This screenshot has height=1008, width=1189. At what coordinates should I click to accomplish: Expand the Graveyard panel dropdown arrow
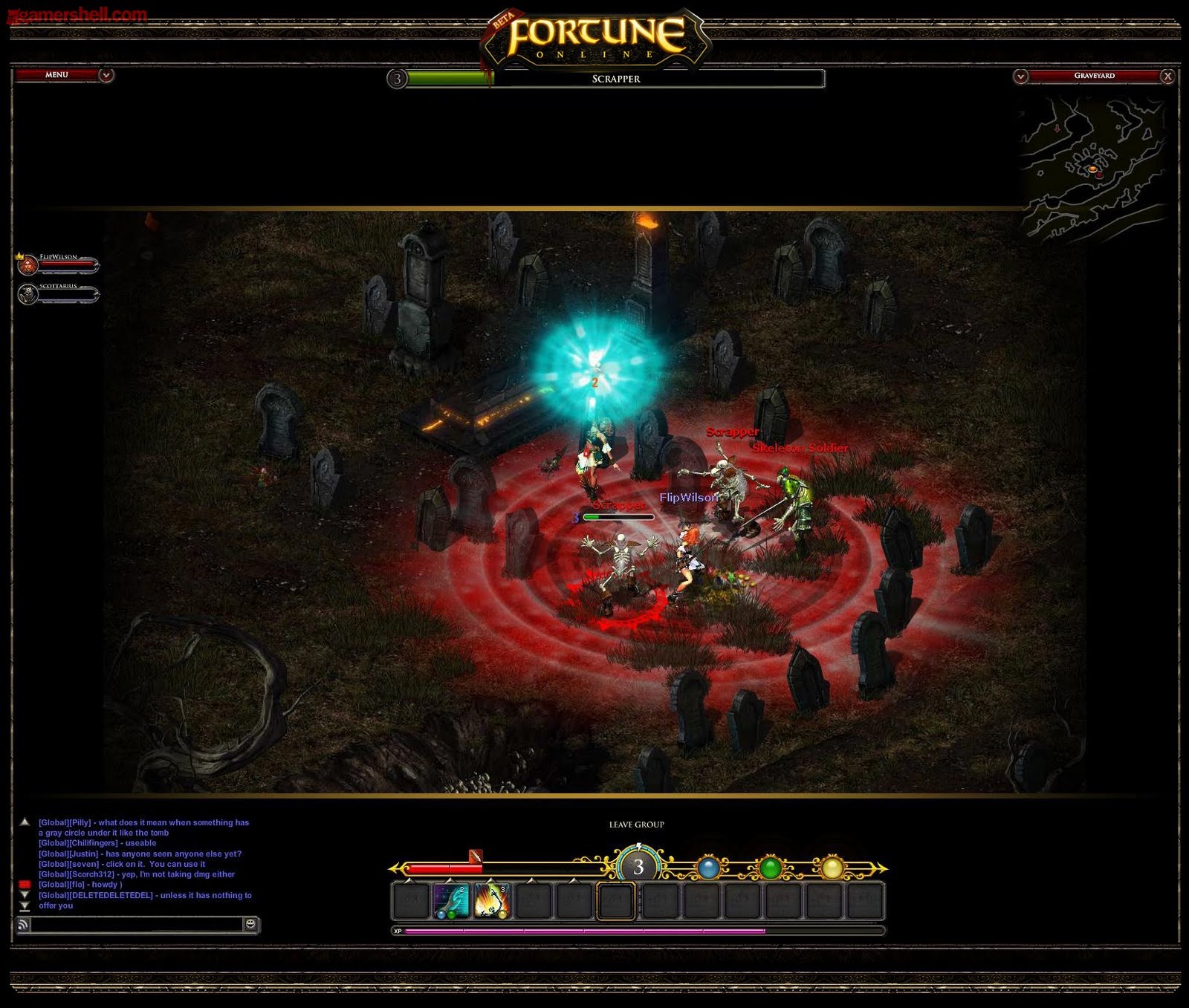coord(1022,75)
